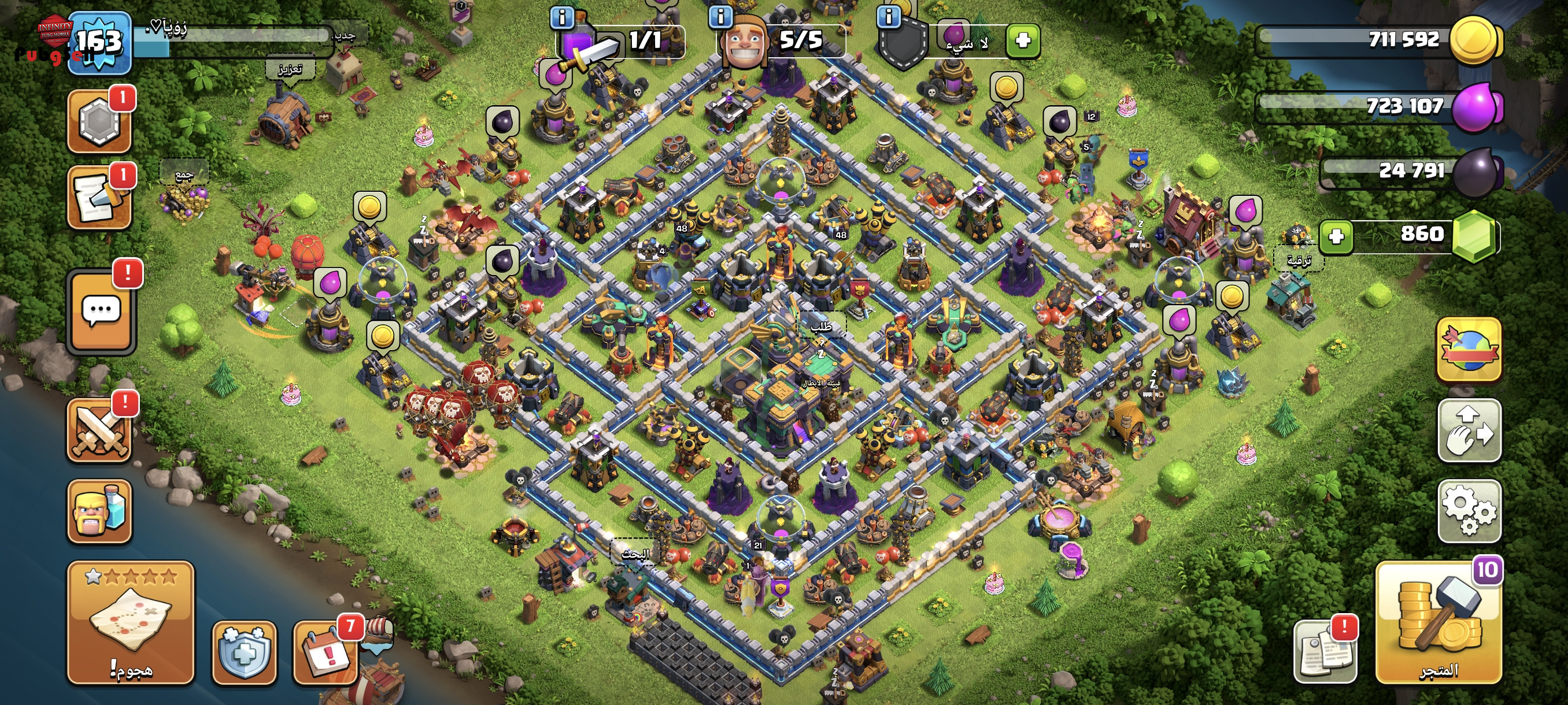
Task: Open the chat speech bubble panel
Action: [x=101, y=311]
